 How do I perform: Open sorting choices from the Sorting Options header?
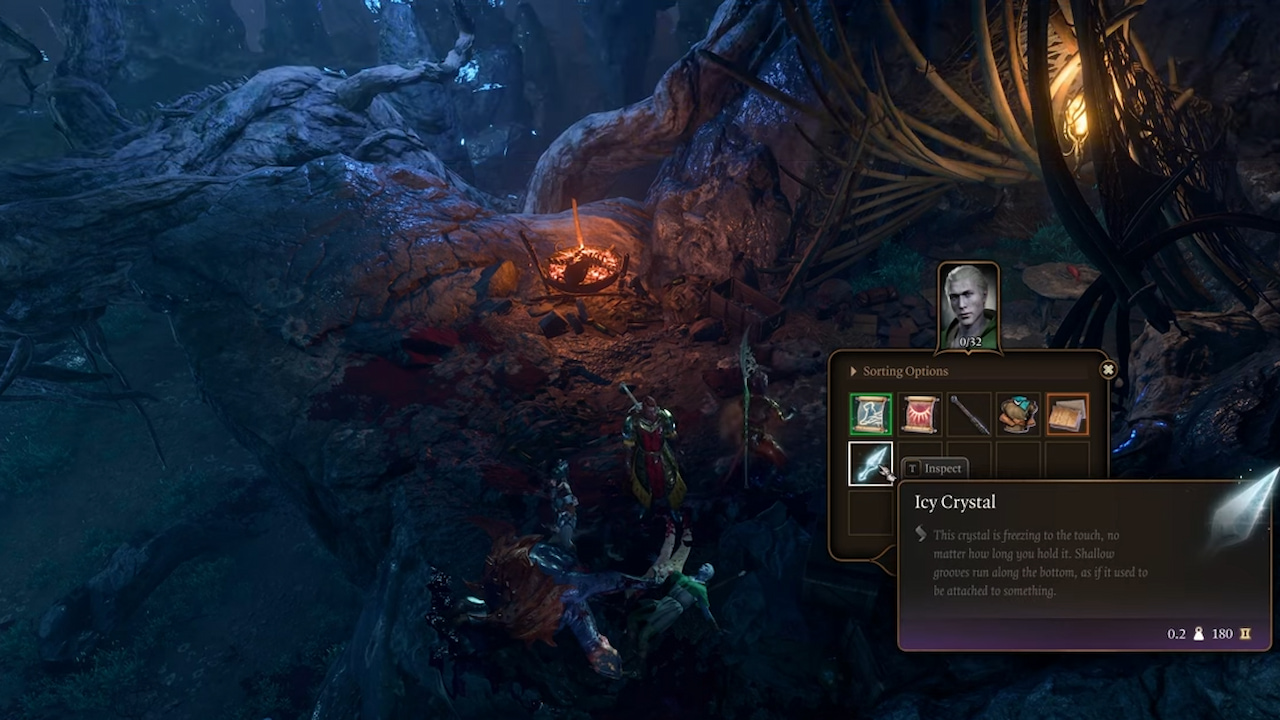click(903, 370)
